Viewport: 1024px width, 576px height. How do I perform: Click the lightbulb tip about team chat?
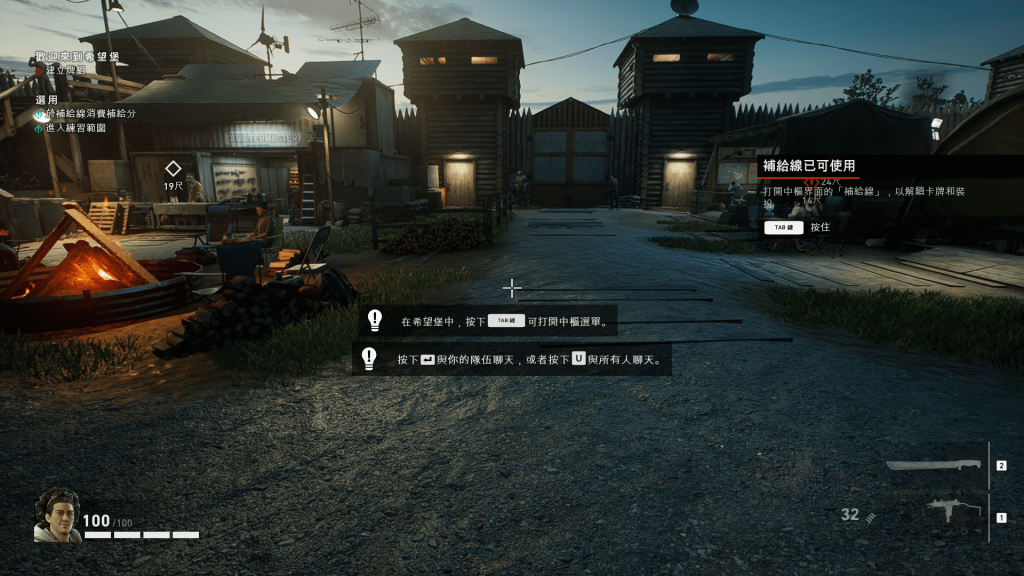(369, 359)
